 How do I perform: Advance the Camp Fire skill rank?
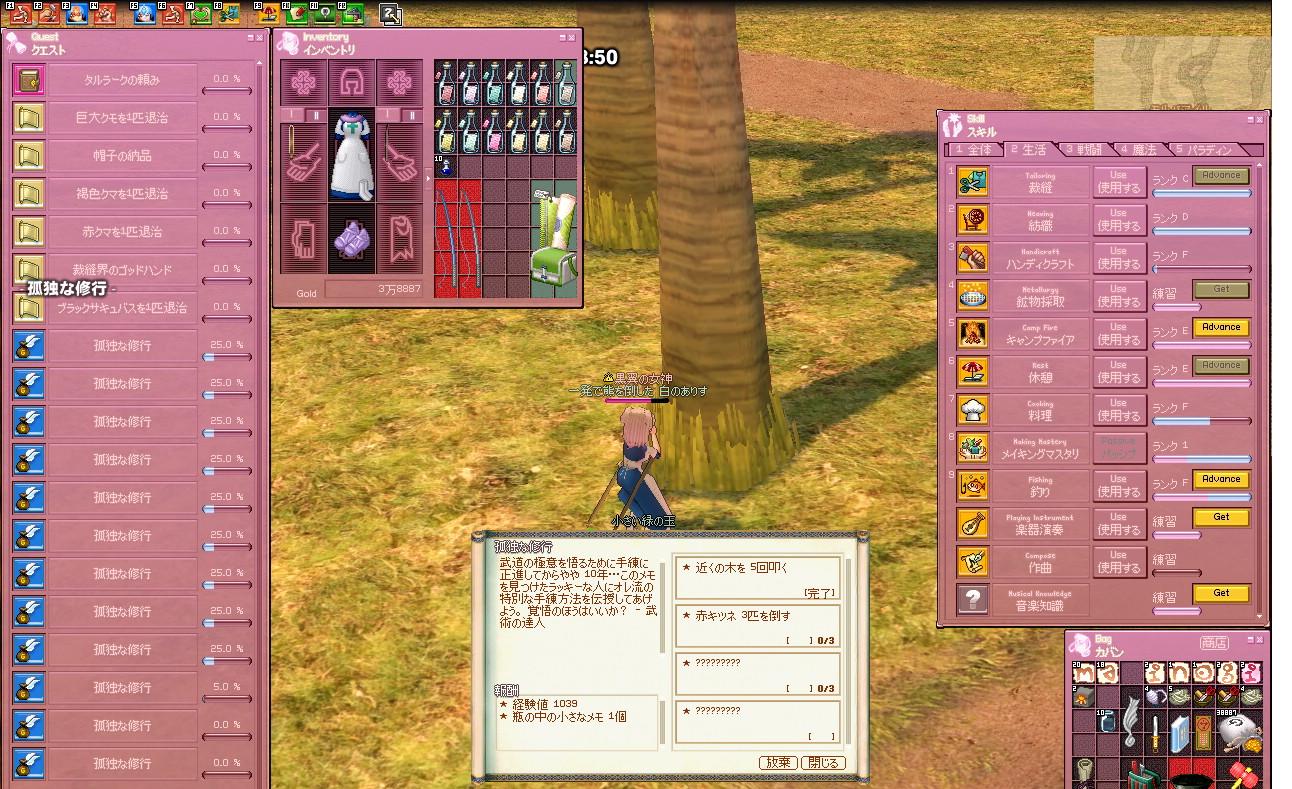(1220, 328)
